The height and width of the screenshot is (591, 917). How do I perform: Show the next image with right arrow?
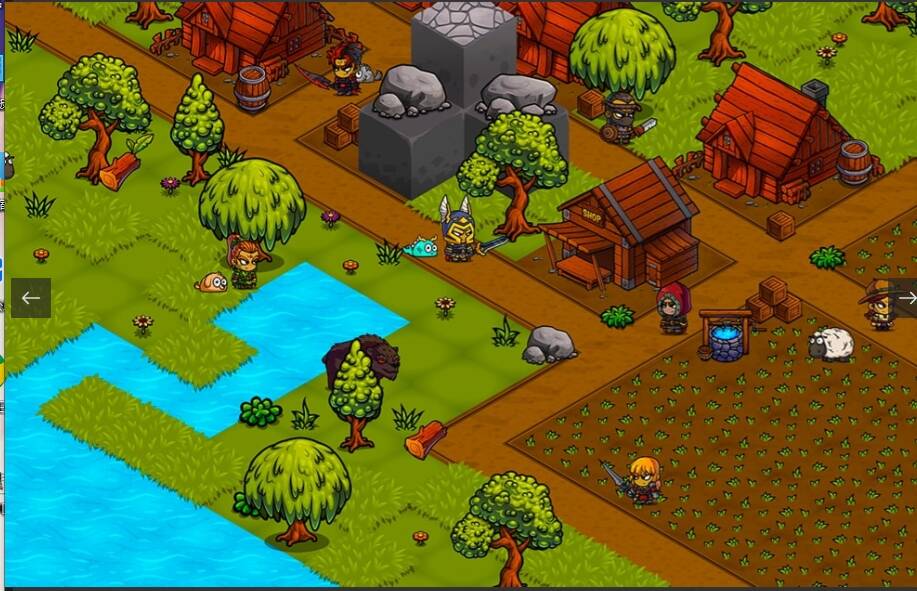[904, 298]
